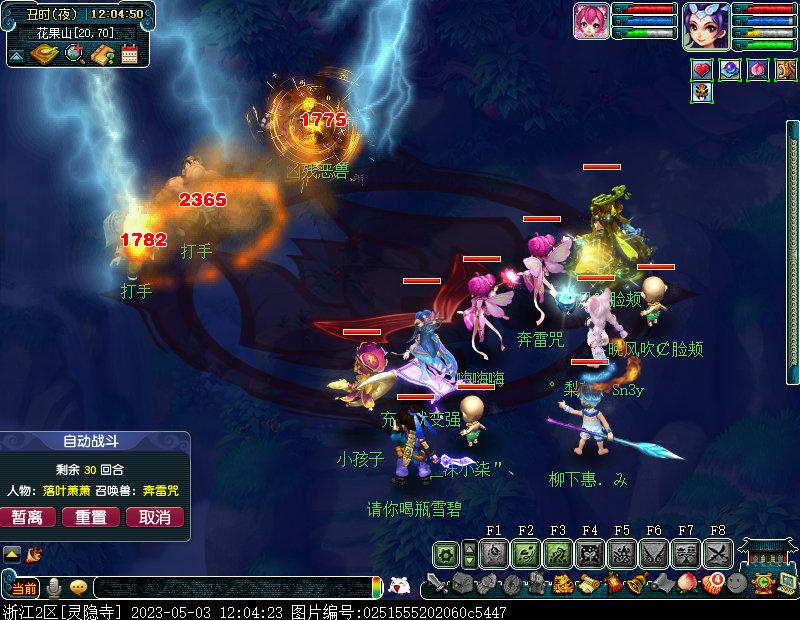Image resolution: width=800 pixels, height=620 pixels.
Task: Select the red heart buff icon
Action: [x=703, y=70]
